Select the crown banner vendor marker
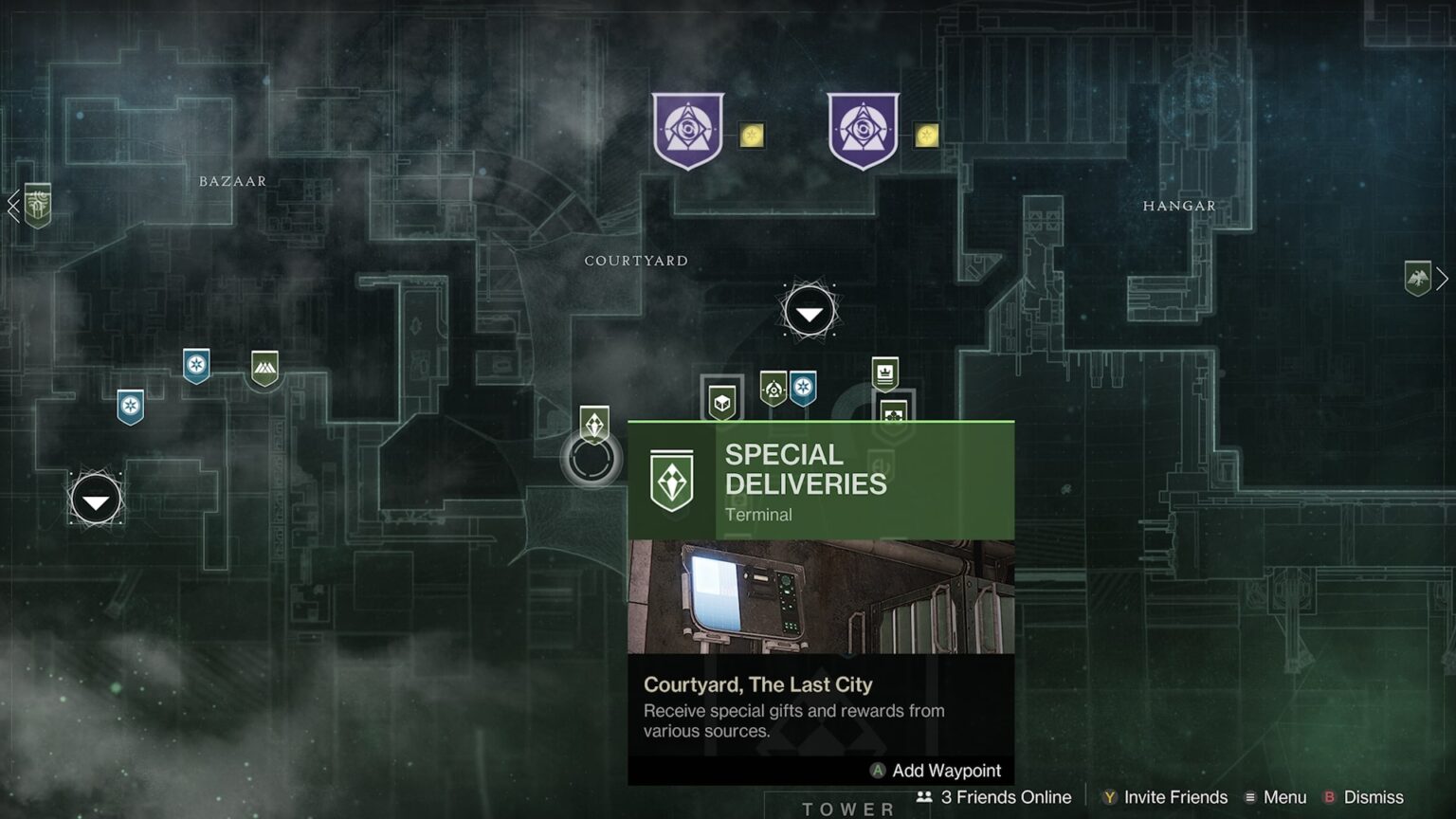This screenshot has width=1456, height=819. (884, 373)
